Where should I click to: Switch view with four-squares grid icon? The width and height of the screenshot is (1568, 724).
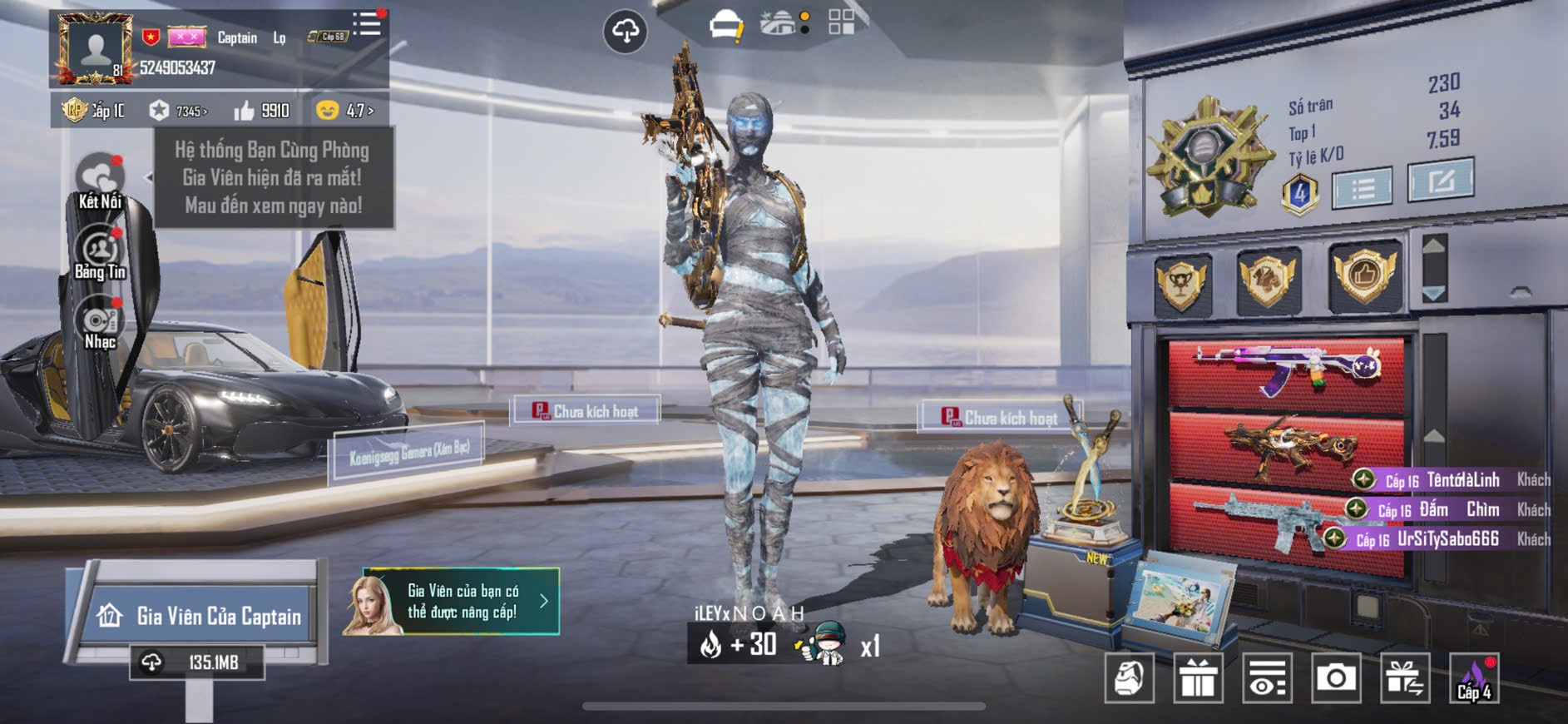pos(841,22)
